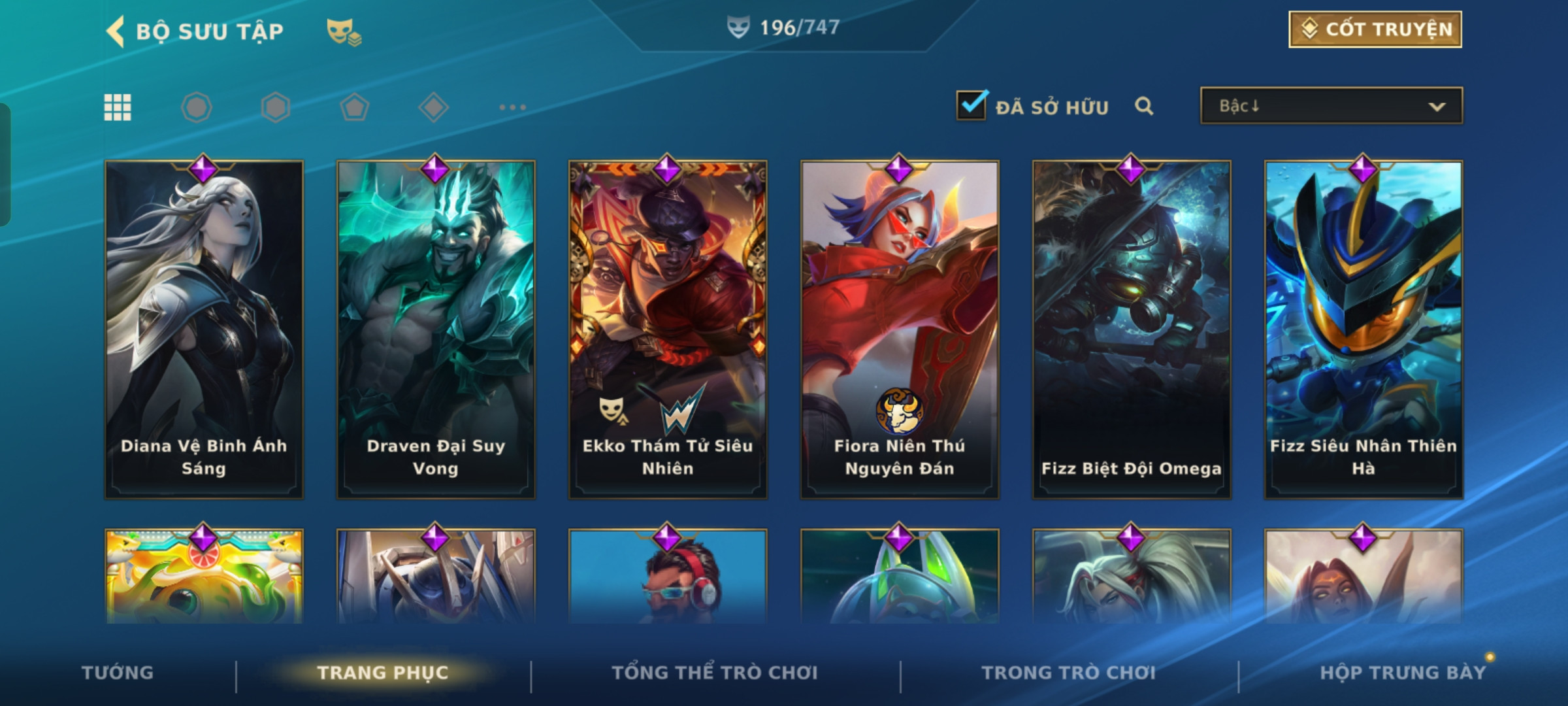Choose the pentagon rarity filter
1568x706 pixels.
354,107
